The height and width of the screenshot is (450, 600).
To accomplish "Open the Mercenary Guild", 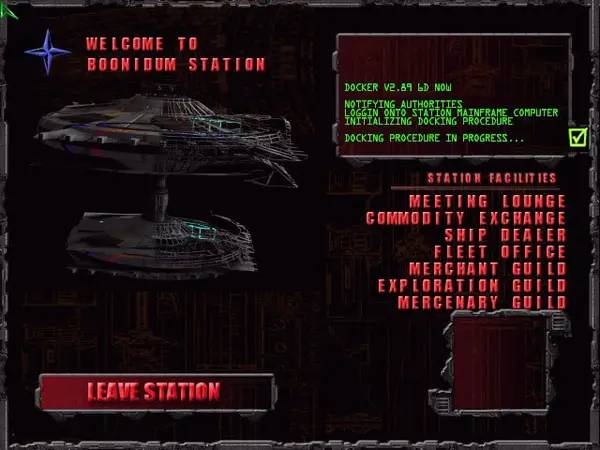I will pos(482,302).
